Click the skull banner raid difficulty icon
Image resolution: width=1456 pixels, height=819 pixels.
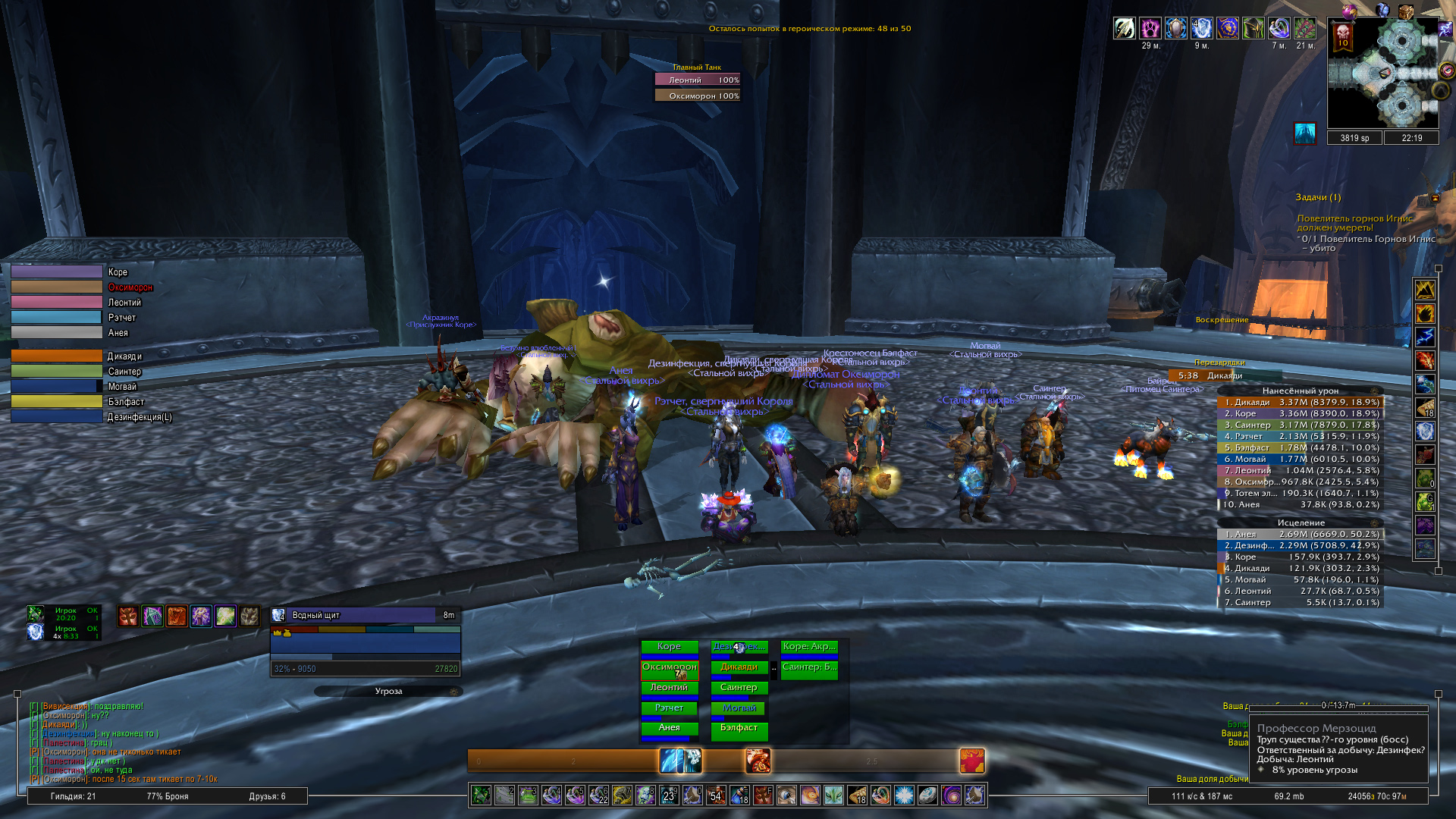coord(1342,35)
